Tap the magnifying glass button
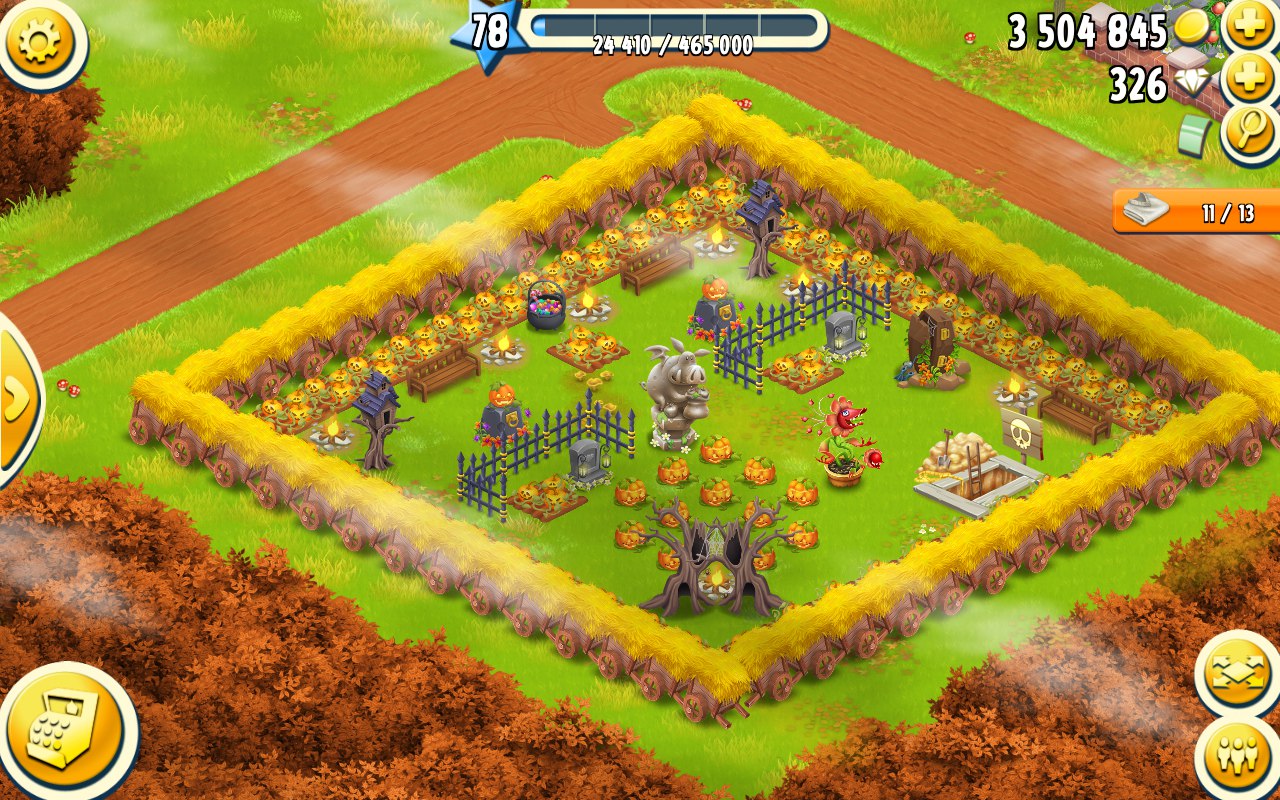 click(x=1249, y=134)
